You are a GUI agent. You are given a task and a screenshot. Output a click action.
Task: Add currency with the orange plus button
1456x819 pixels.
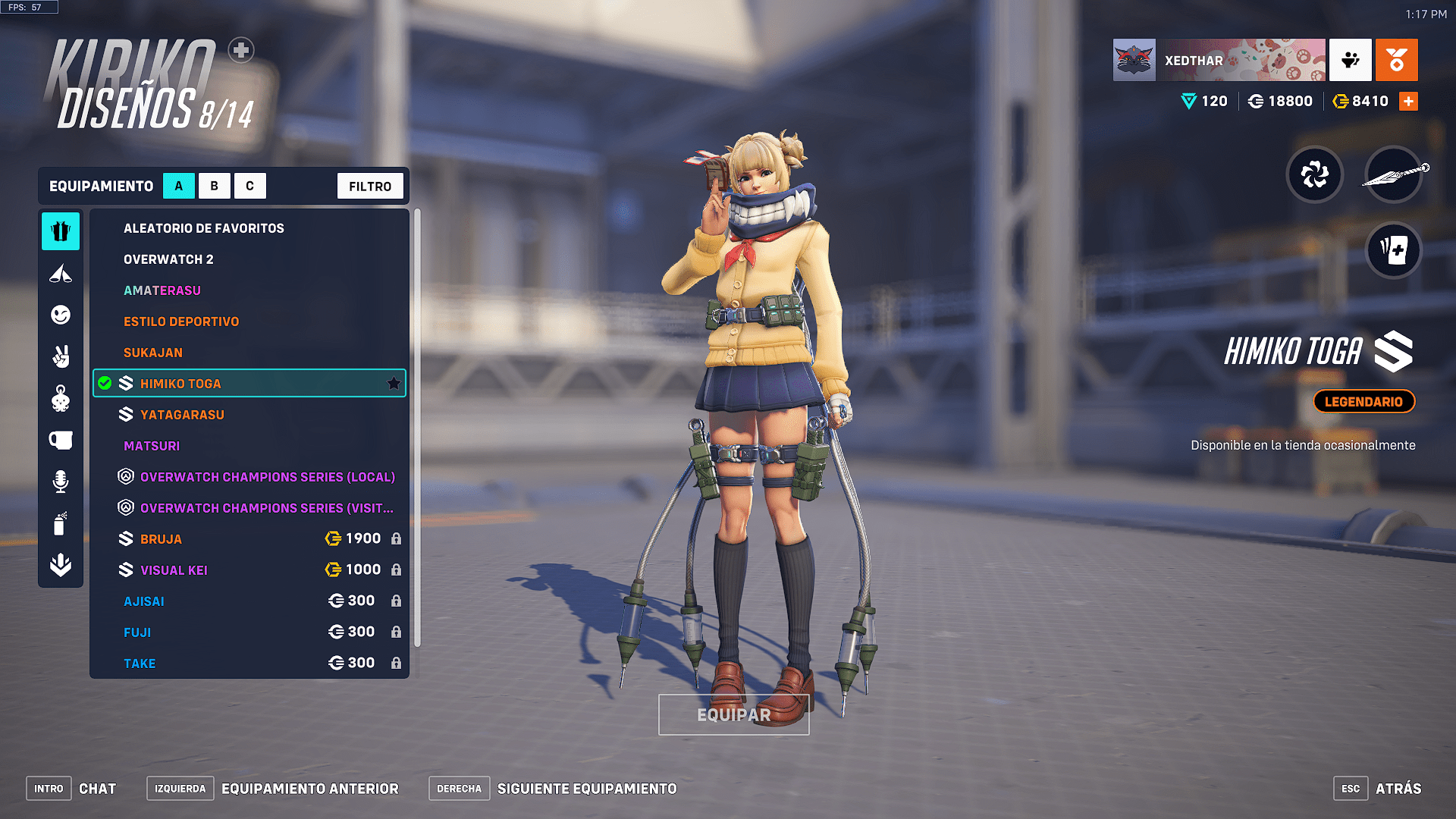point(1408,101)
